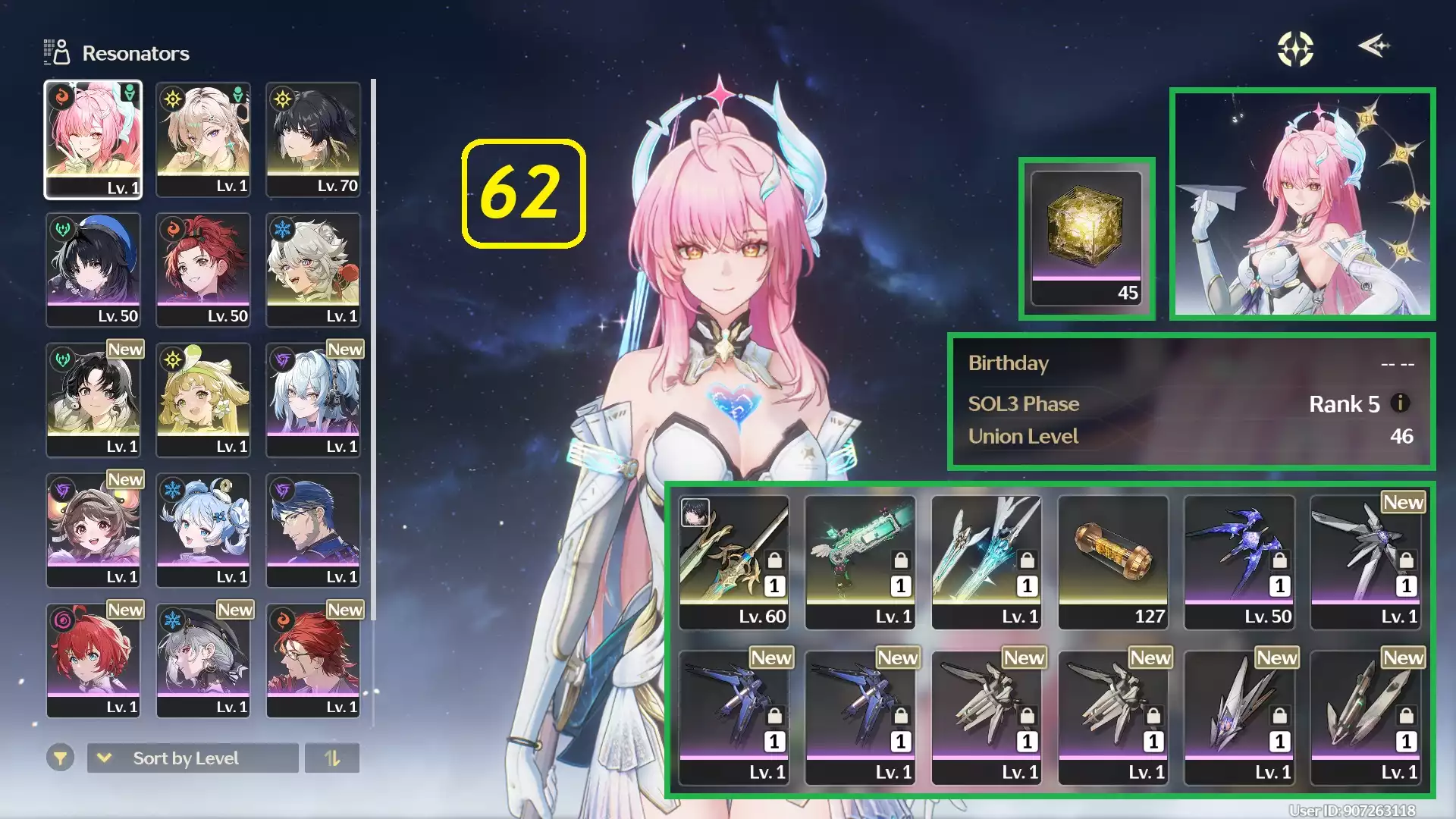Open the resonator filter funnel button
The image size is (1456, 819).
[x=60, y=758]
